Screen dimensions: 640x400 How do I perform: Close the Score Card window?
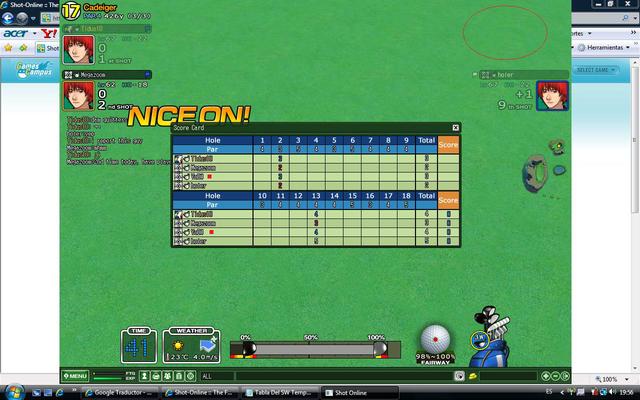pyautogui.click(x=455, y=128)
